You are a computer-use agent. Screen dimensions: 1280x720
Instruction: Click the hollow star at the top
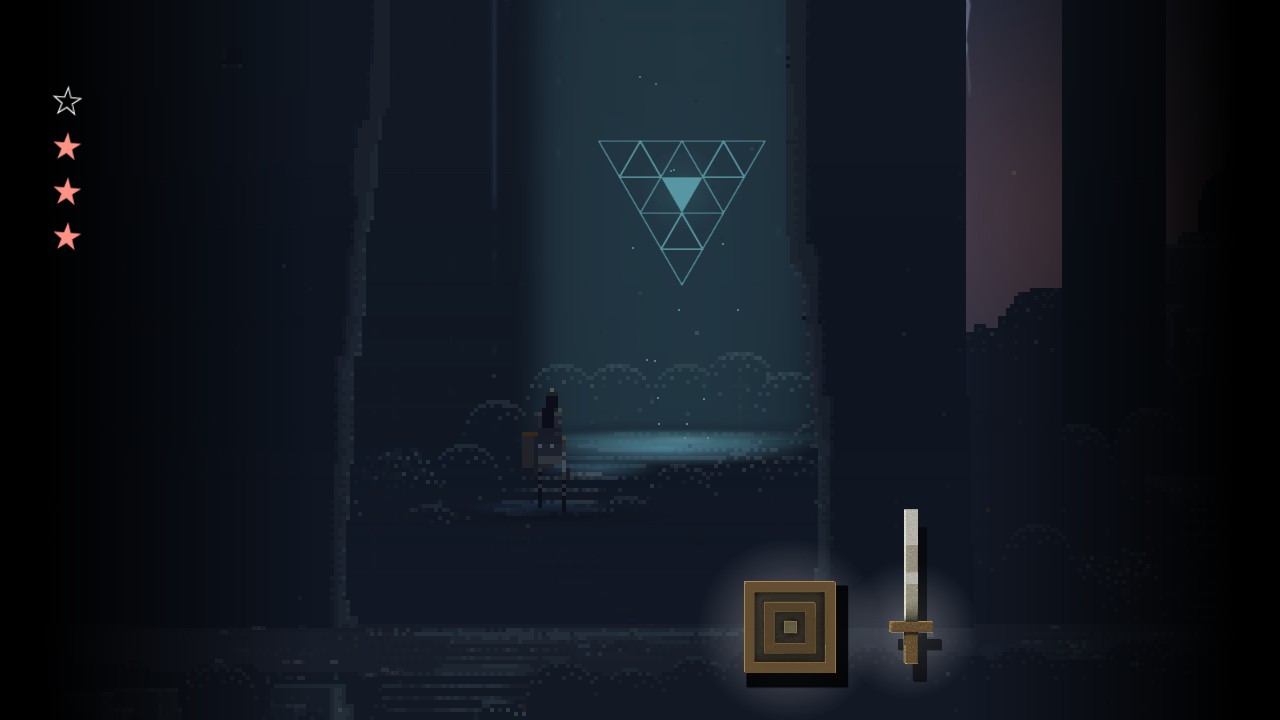(66, 100)
